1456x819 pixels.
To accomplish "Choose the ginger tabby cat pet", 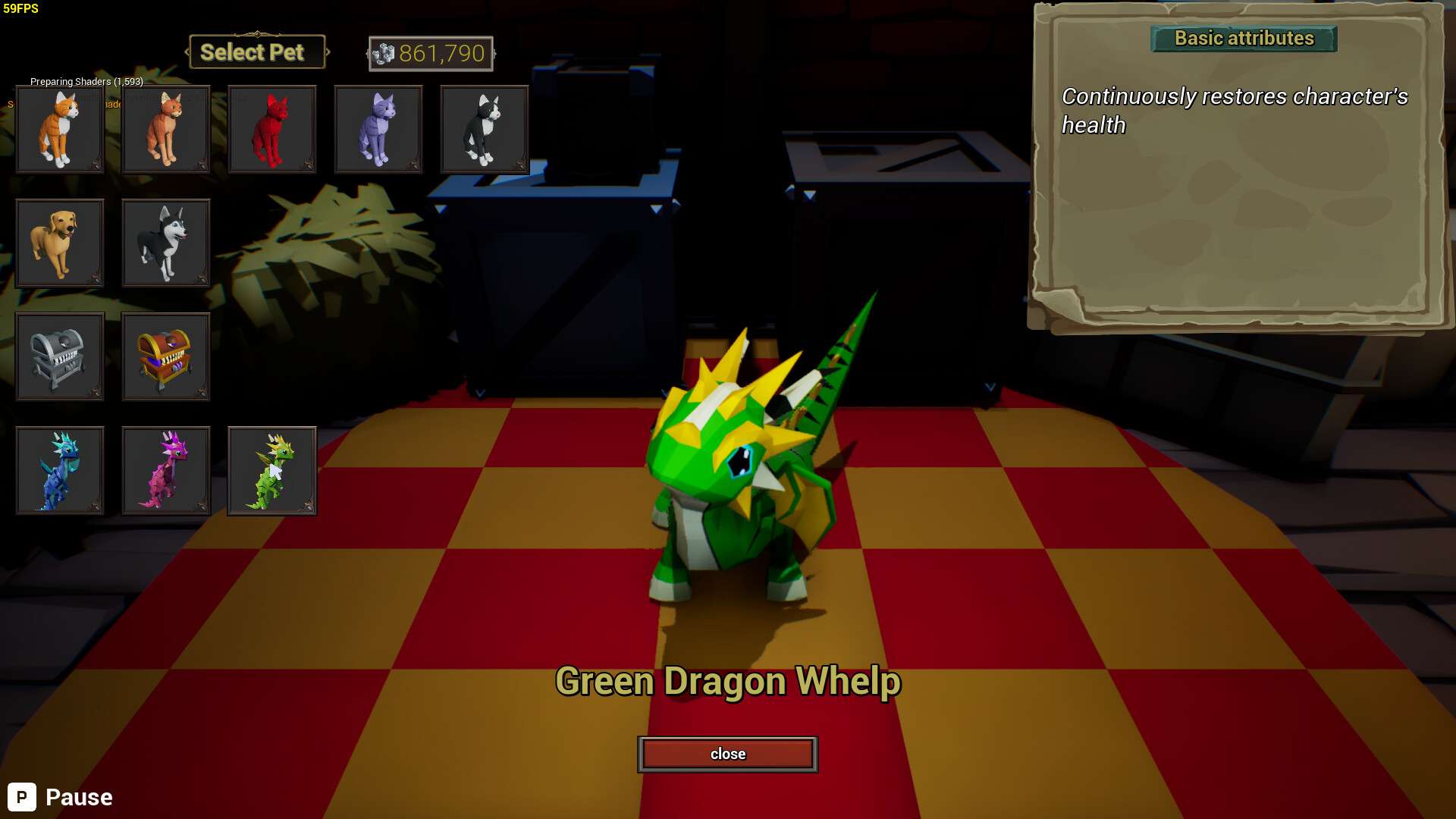I will click(x=166, y=129).
